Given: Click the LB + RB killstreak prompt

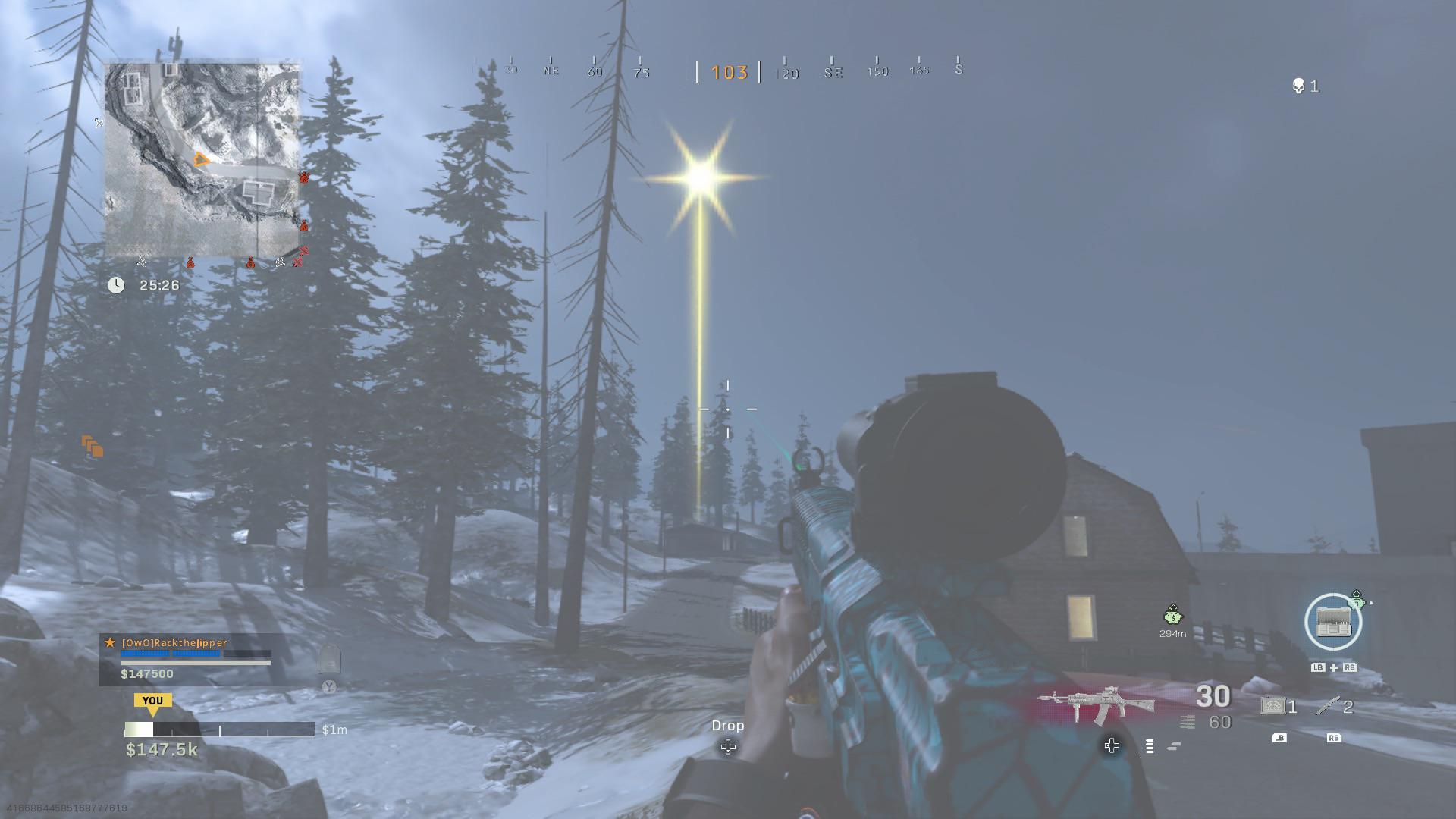Looking at the screenshot, I should pyautogui.click(x=1332, y=667).
